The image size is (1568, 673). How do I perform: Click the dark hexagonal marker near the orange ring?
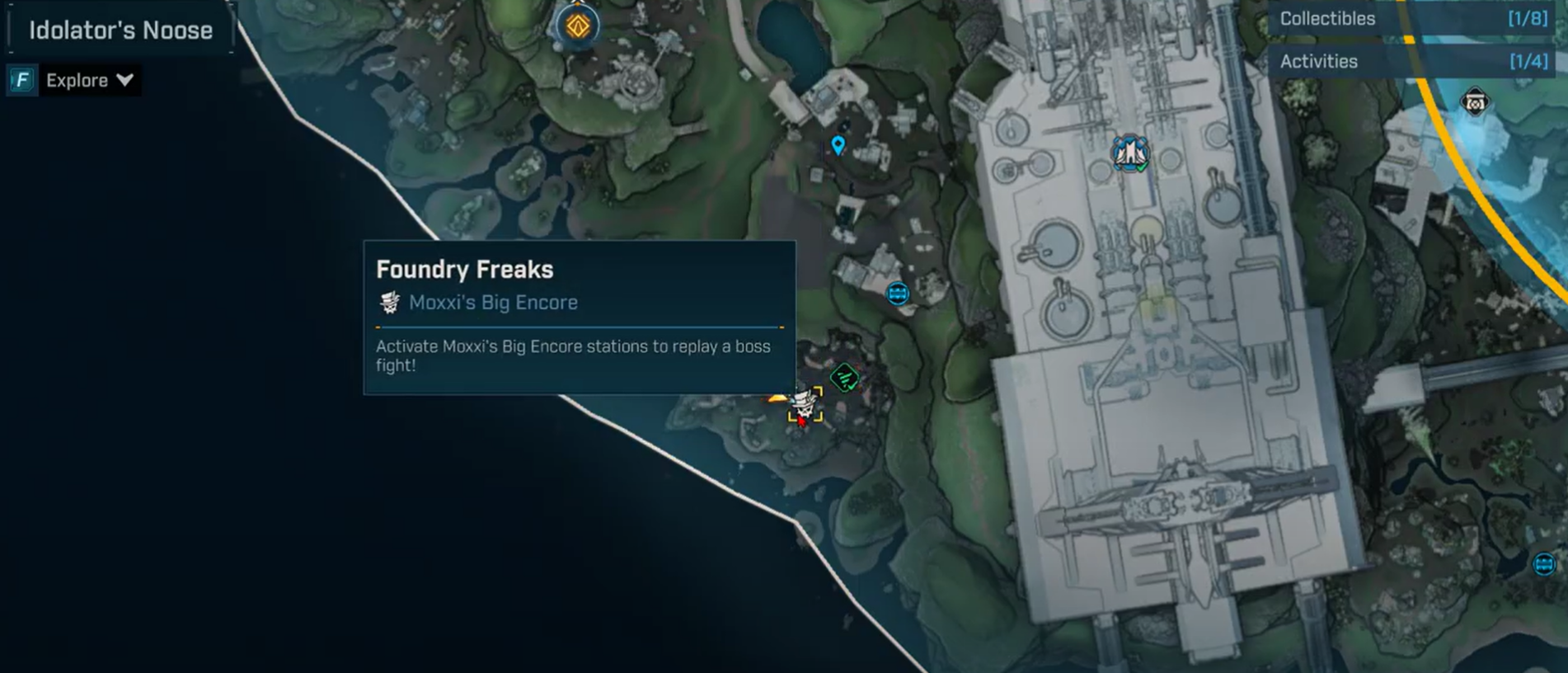tap(1474, 103)
